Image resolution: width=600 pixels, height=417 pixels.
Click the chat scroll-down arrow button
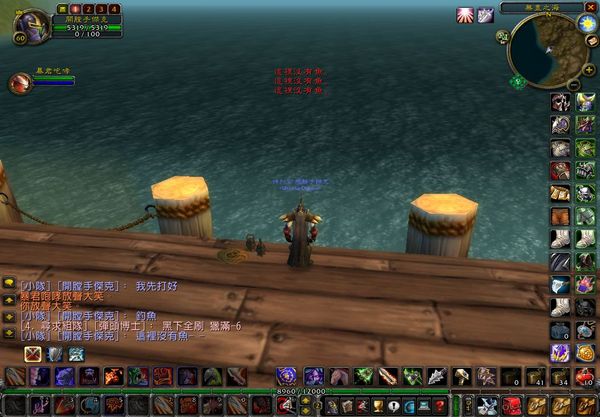click(8, 318)
